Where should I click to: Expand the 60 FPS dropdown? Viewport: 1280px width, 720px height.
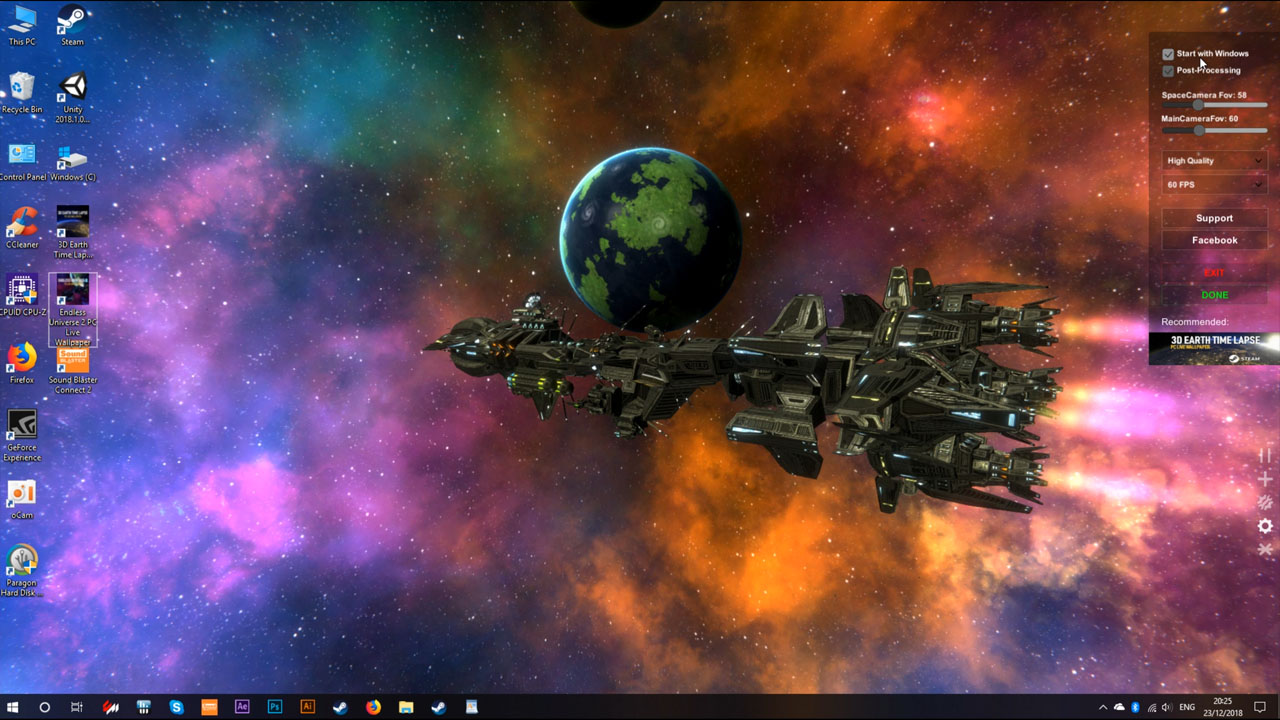[x=1213, y=184]
